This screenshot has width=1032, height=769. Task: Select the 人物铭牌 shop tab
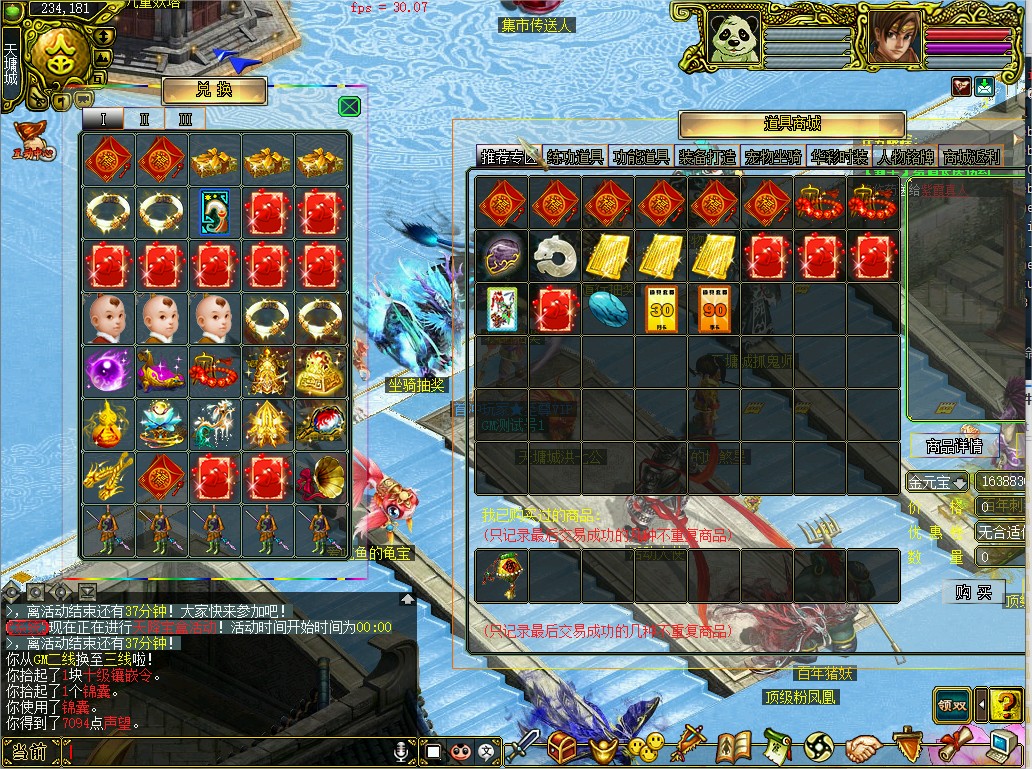click(905, 157)
